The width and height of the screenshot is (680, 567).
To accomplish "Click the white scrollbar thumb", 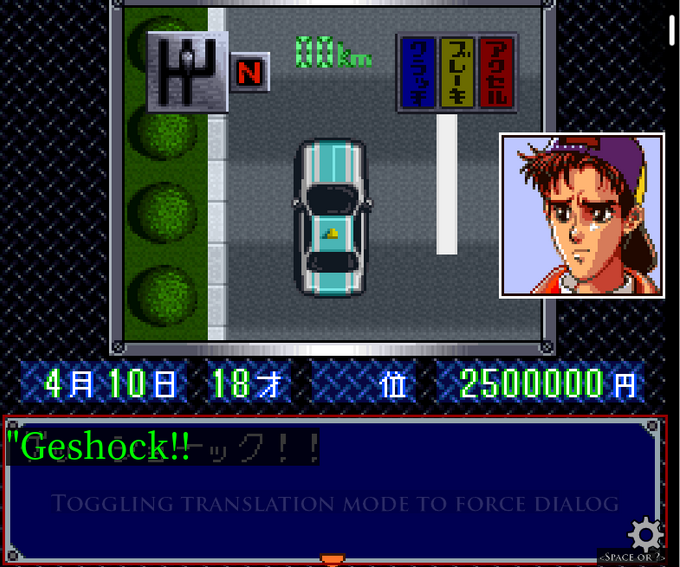I will tap(672, 30).
